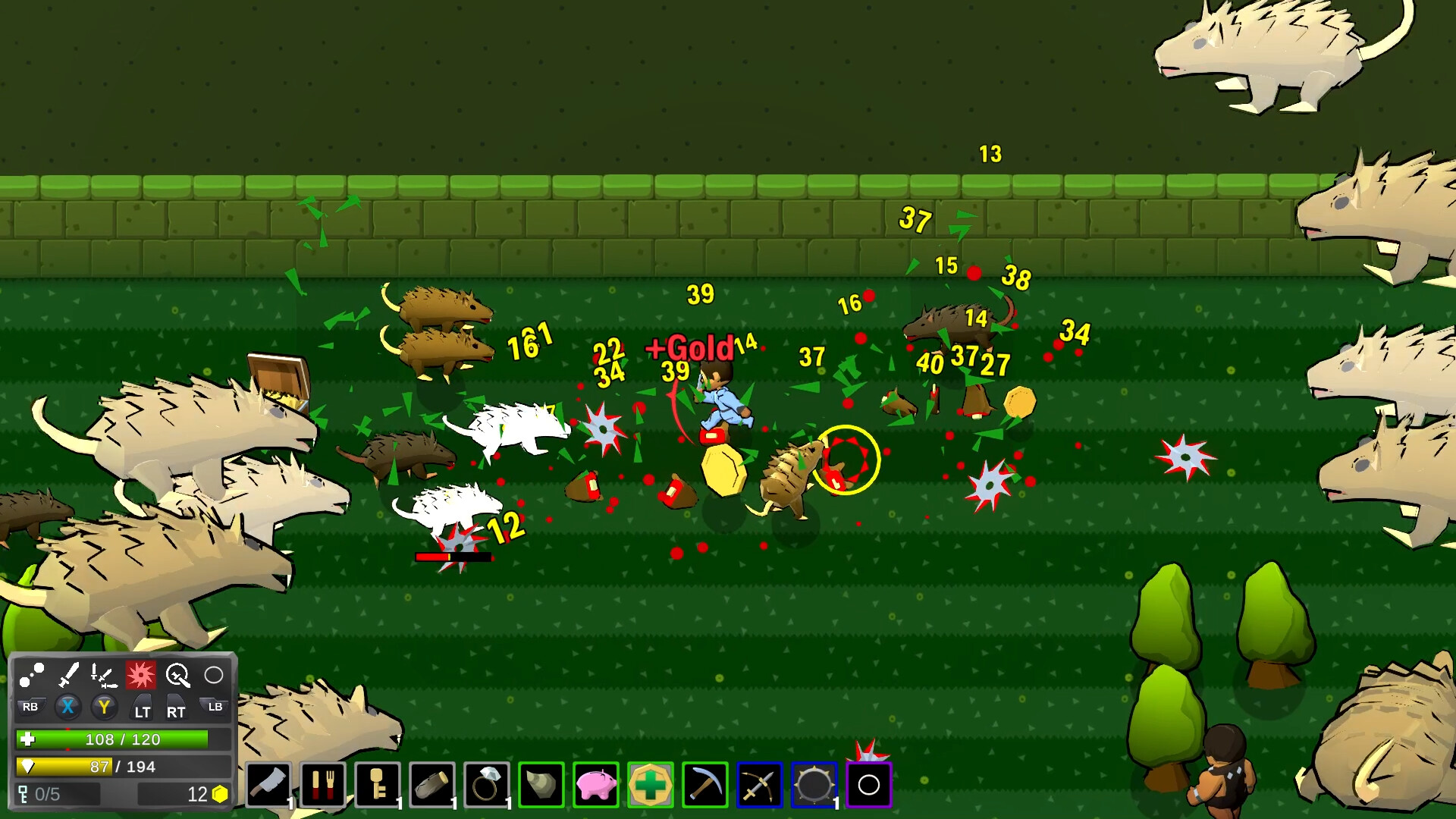Click the empty purple item slot
The height and width of the screenshot is (819, 1456).
click(868, 784)
